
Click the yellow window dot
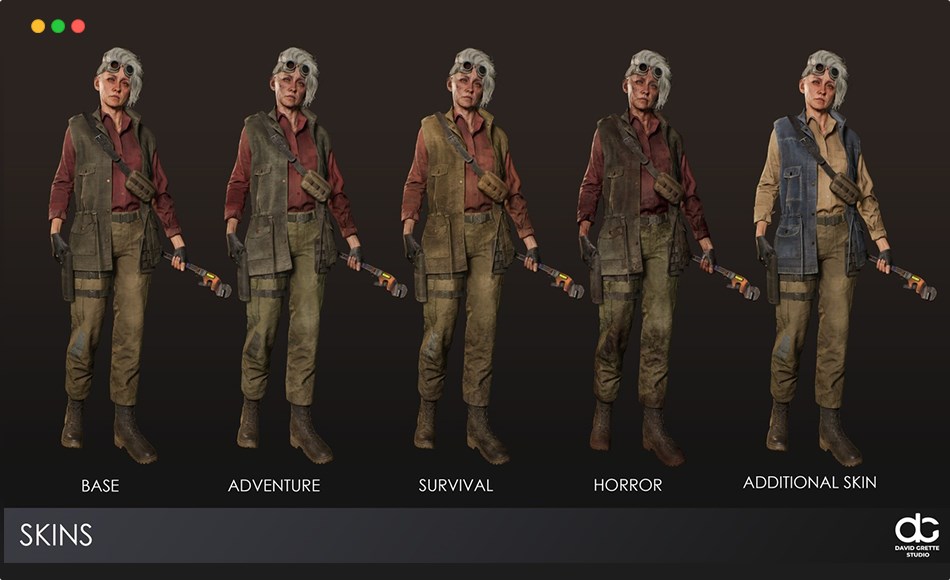coord(38,26)
